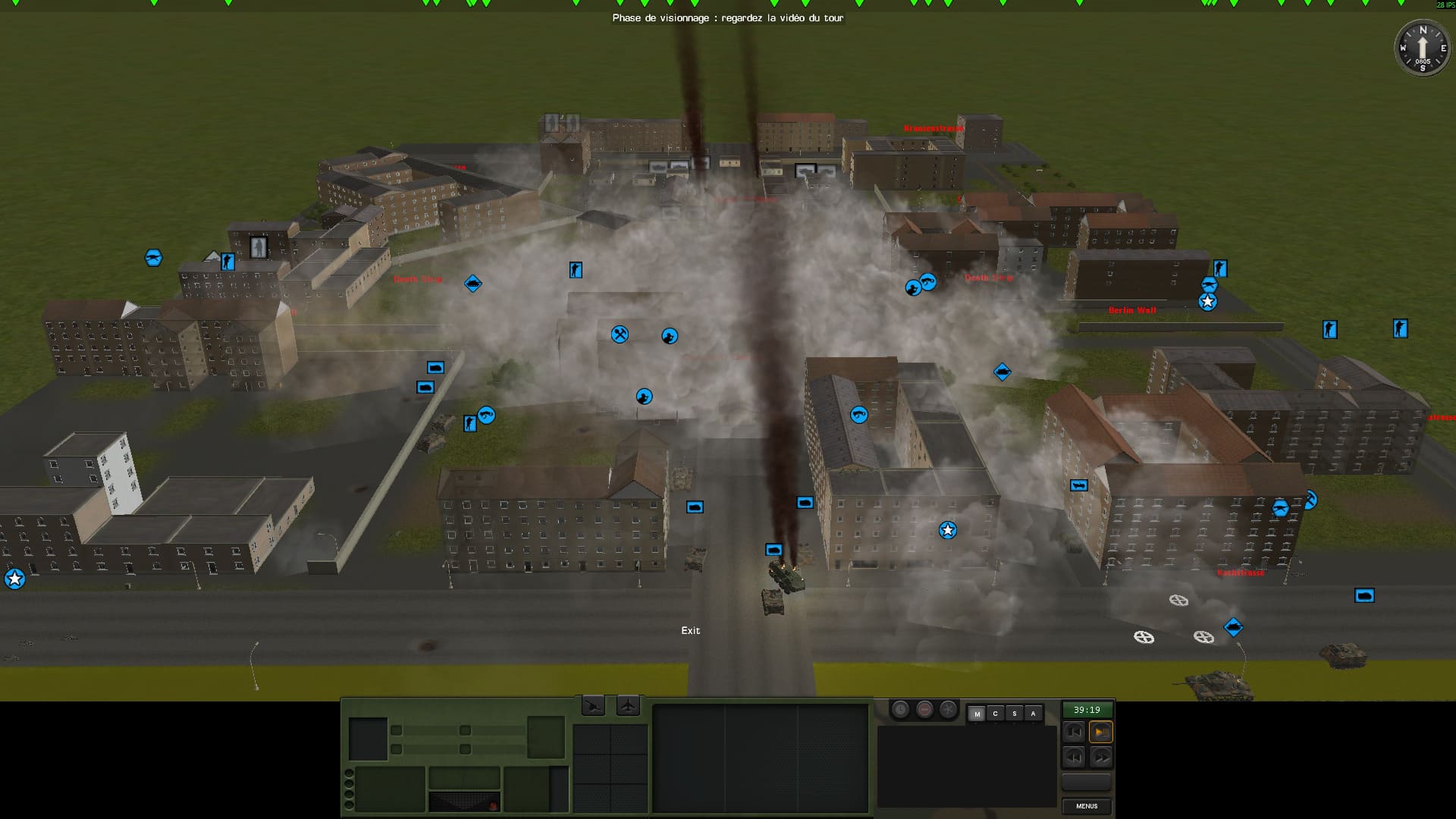
Task: Switch to the S command tab
Action: (1014, 714)
